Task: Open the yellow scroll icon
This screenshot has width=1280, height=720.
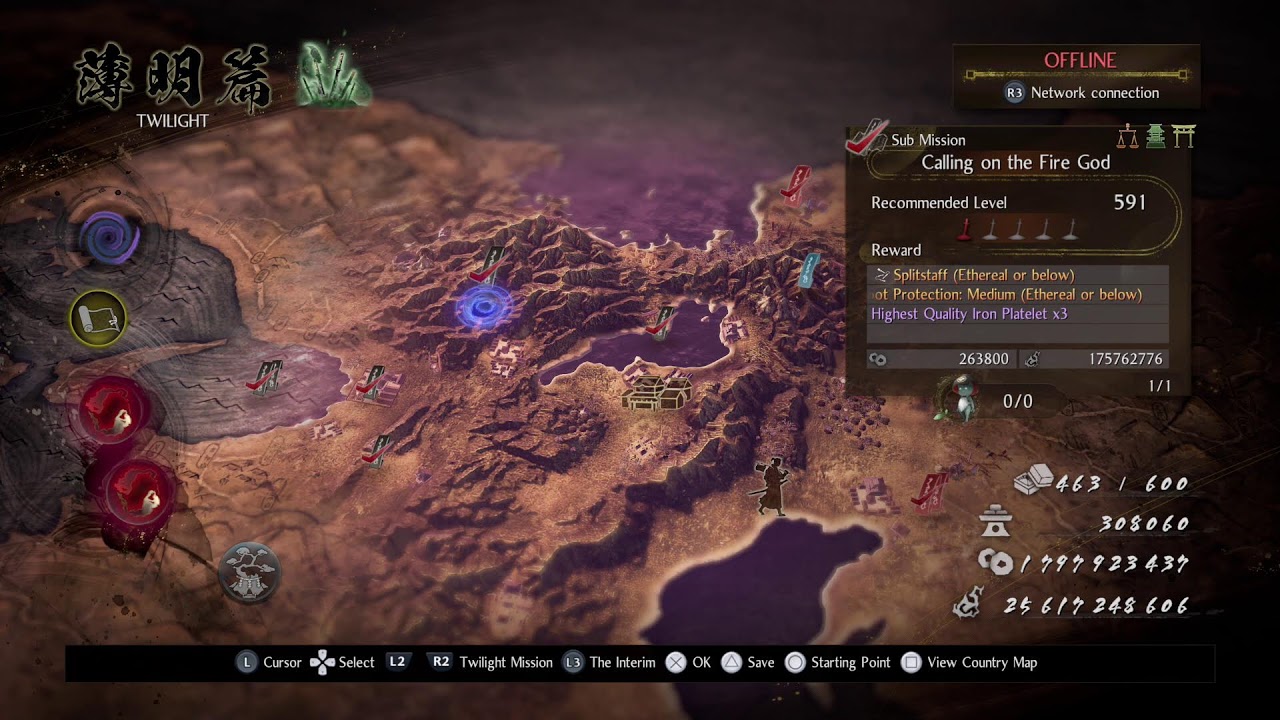Action: [x=98, y=318]
